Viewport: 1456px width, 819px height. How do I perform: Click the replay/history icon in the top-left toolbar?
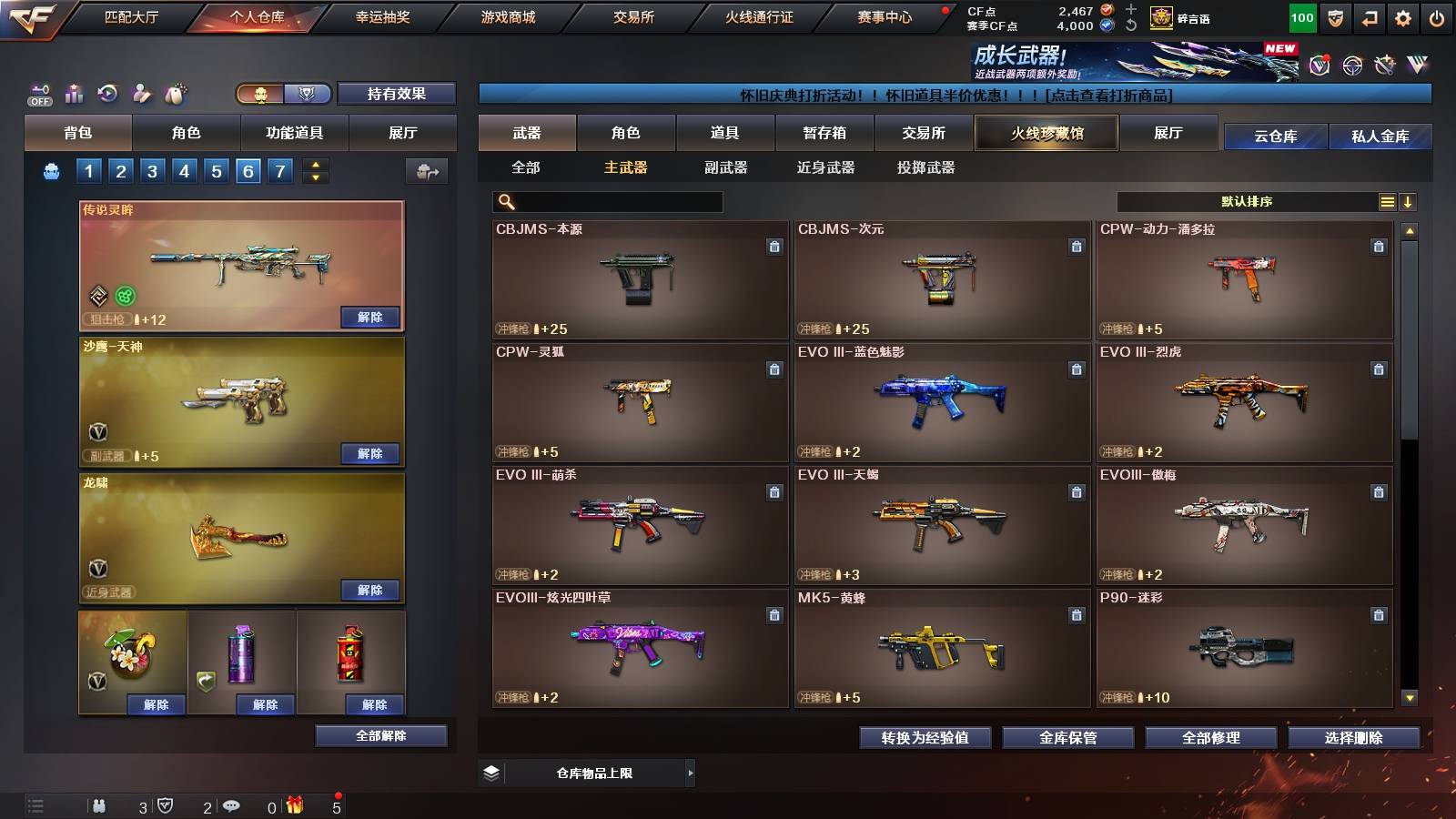[x=107, y=92]
